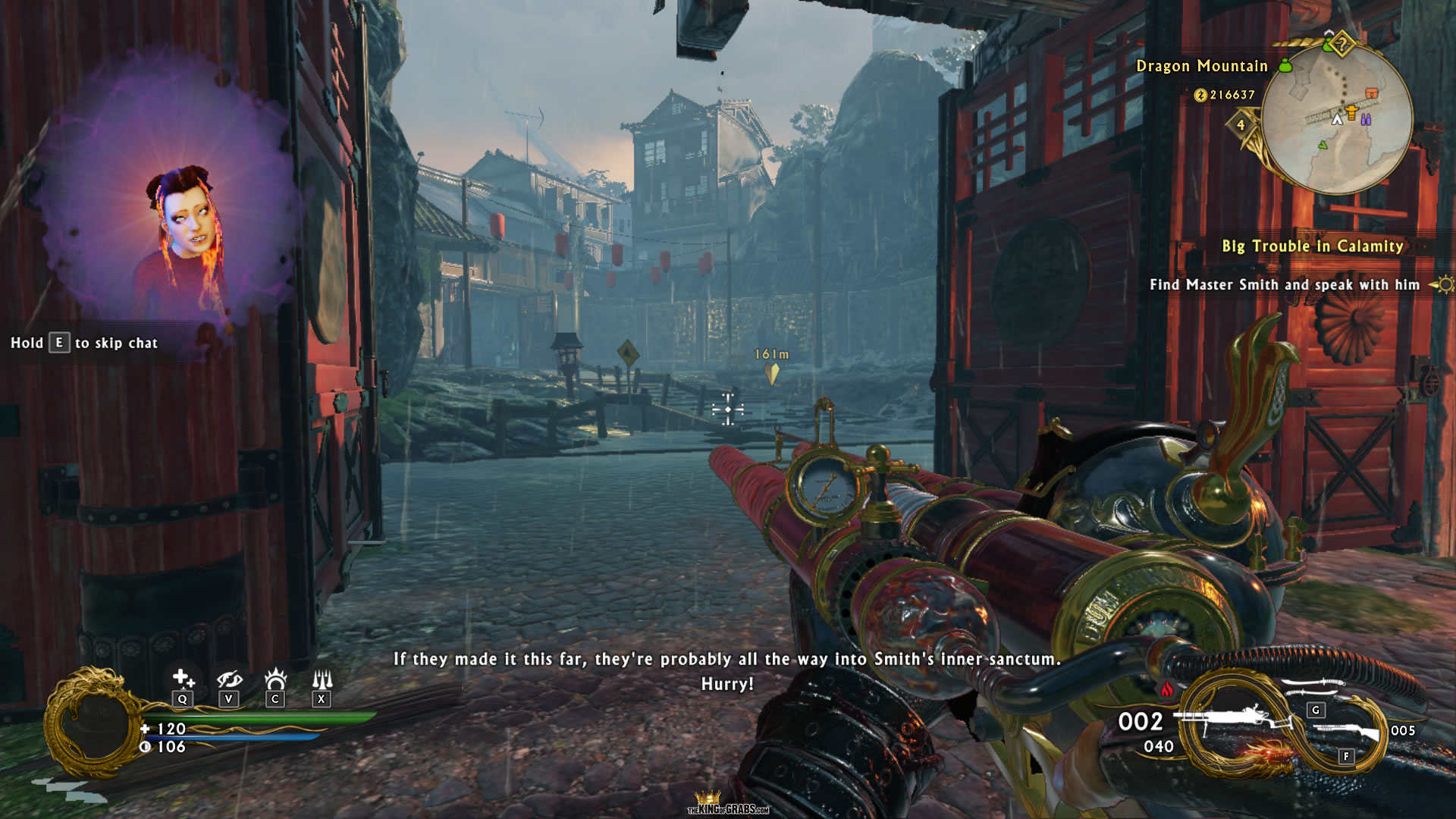1456x819 pixels.
Task: Trigger the chi blast burst ability icon
Action: point(275,678)
